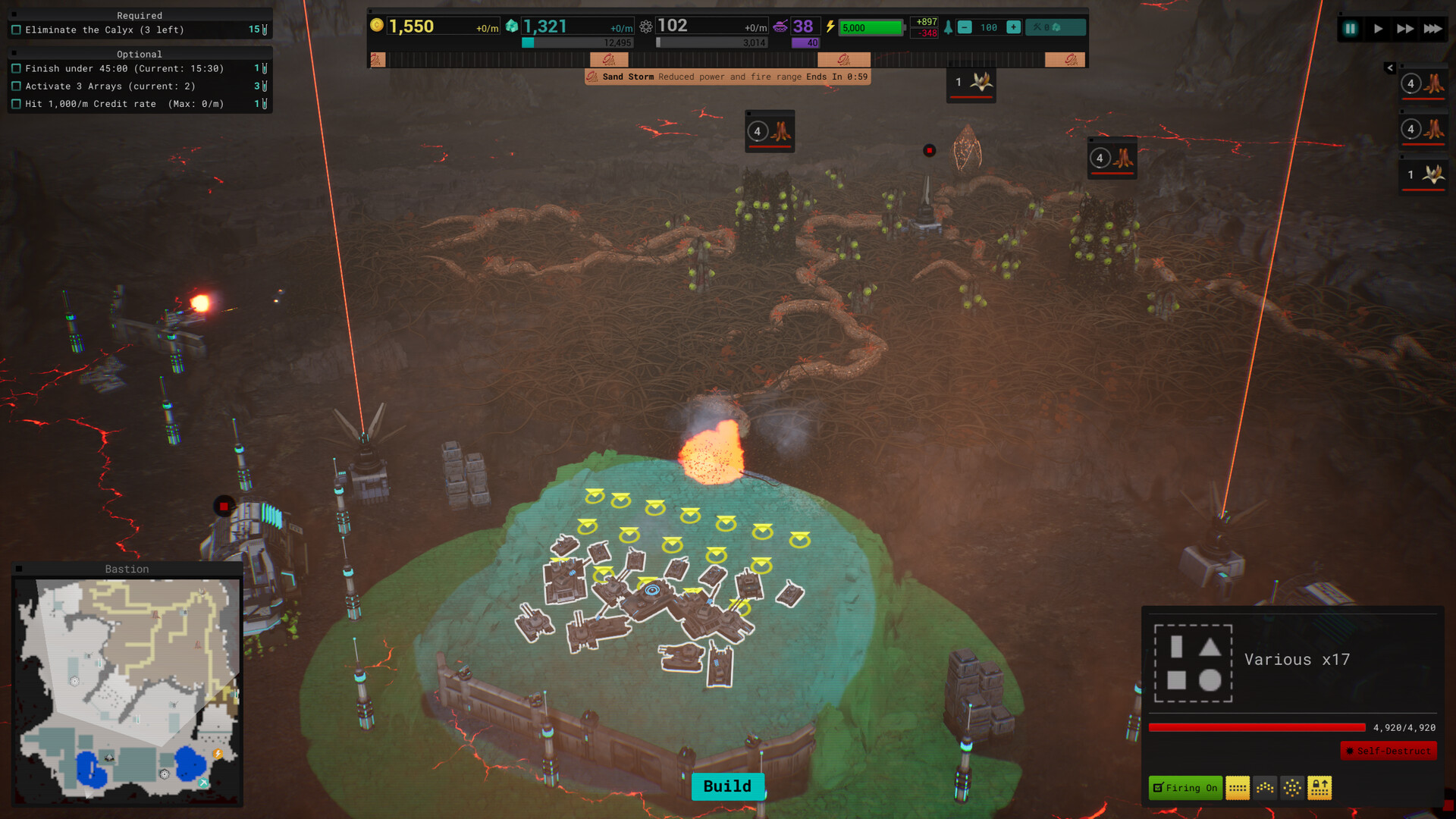The image size is (1456, 819).
Task: Pause the game speed
Action: click(1351, 29)
